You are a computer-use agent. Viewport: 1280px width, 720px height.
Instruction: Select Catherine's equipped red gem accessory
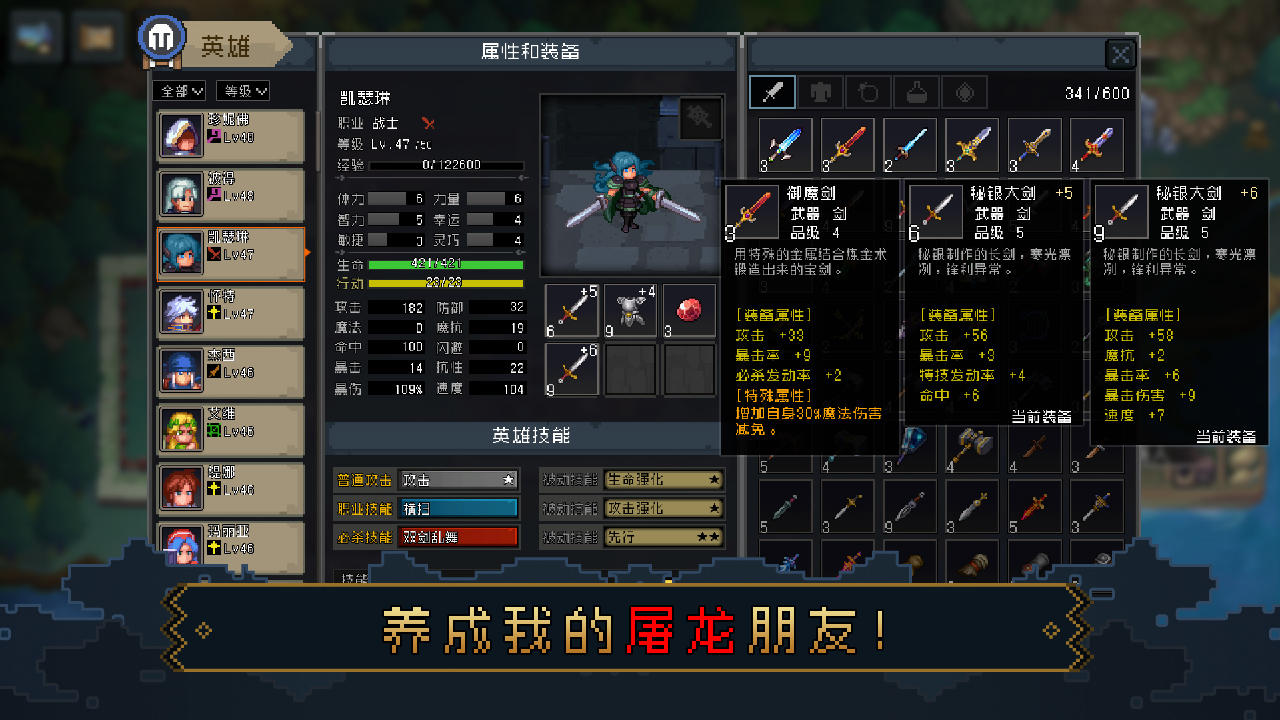690,310
